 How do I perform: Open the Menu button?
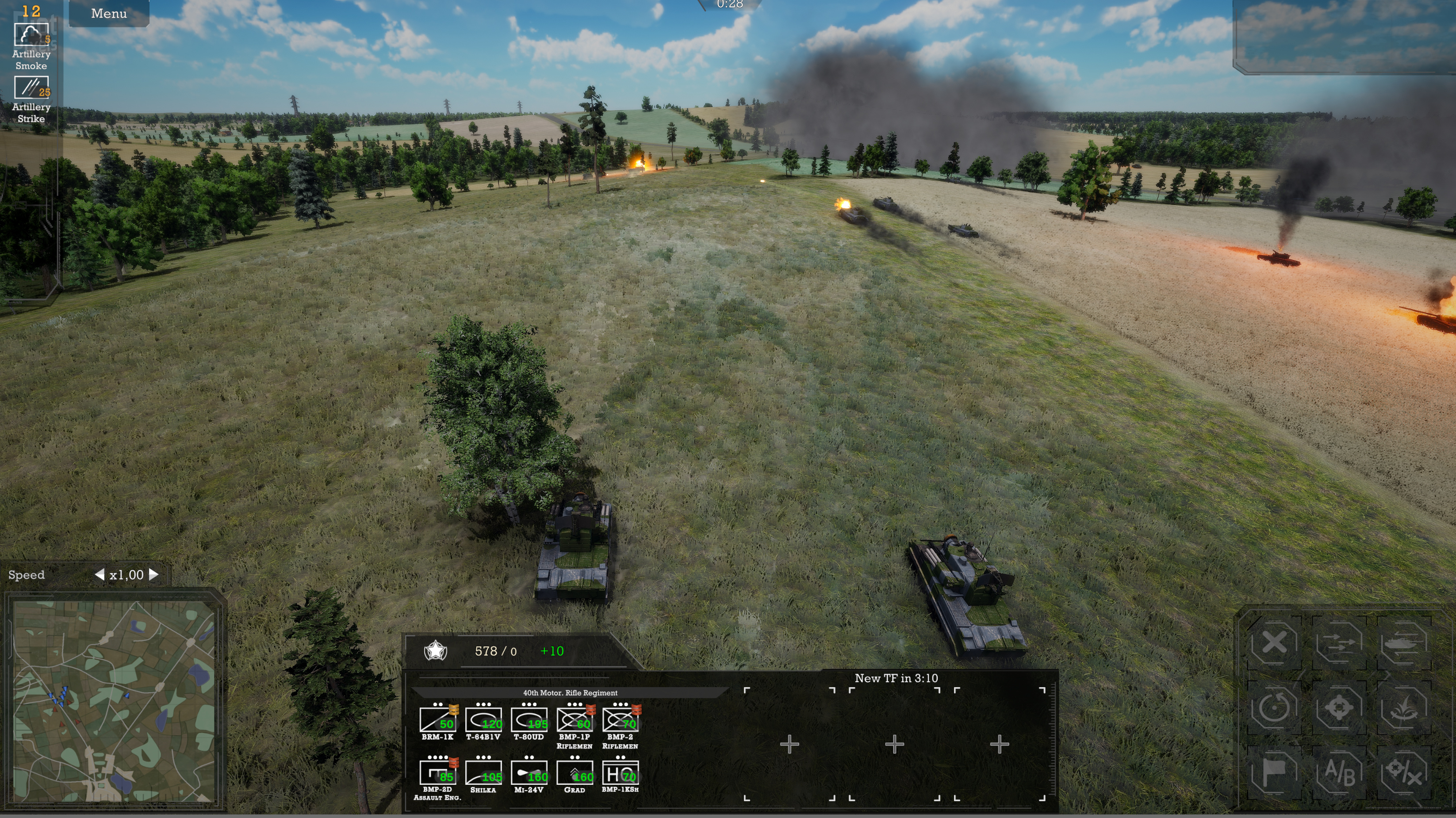[108, 14]
